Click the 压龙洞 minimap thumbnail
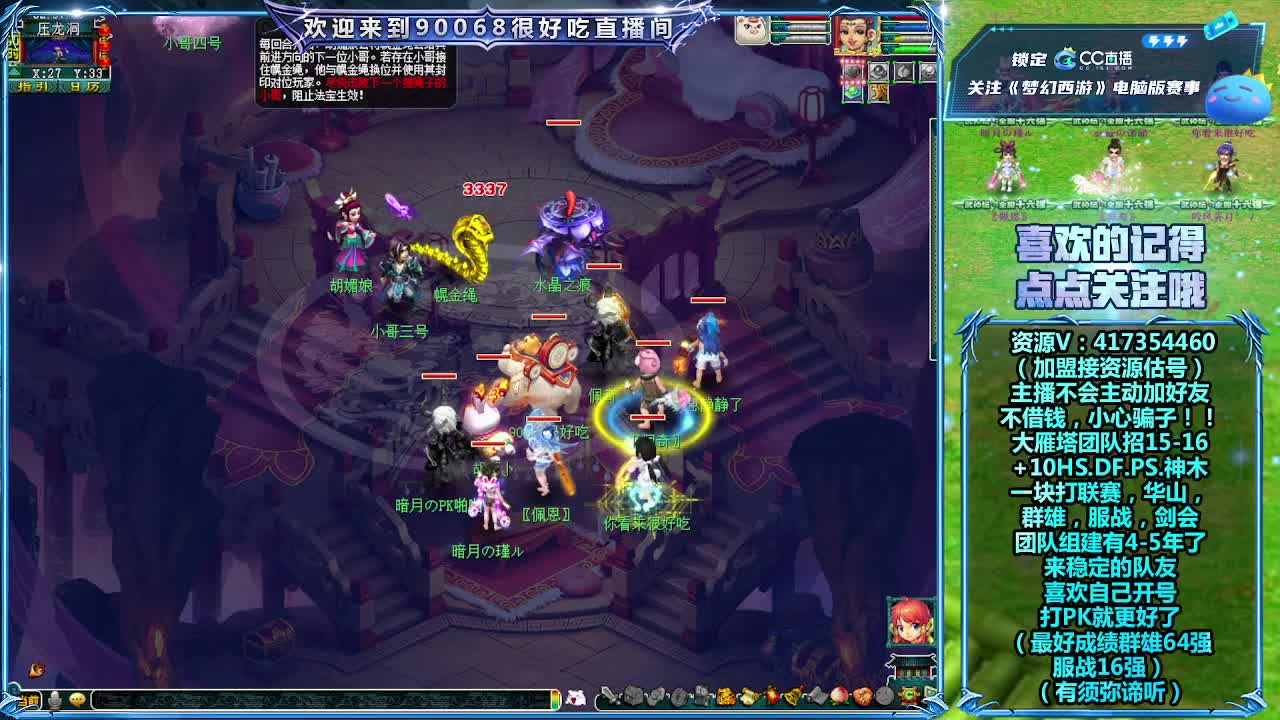 point(55,52)
